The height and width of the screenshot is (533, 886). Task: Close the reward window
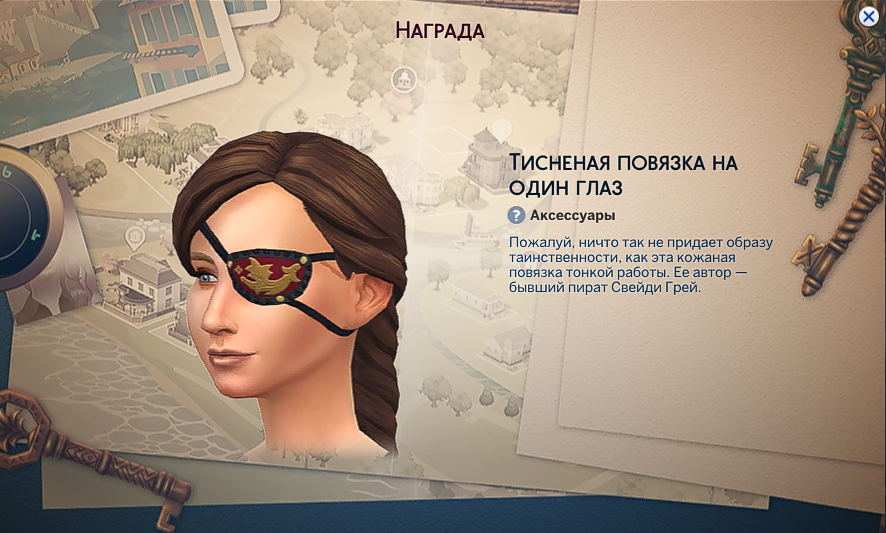[870, 15]
